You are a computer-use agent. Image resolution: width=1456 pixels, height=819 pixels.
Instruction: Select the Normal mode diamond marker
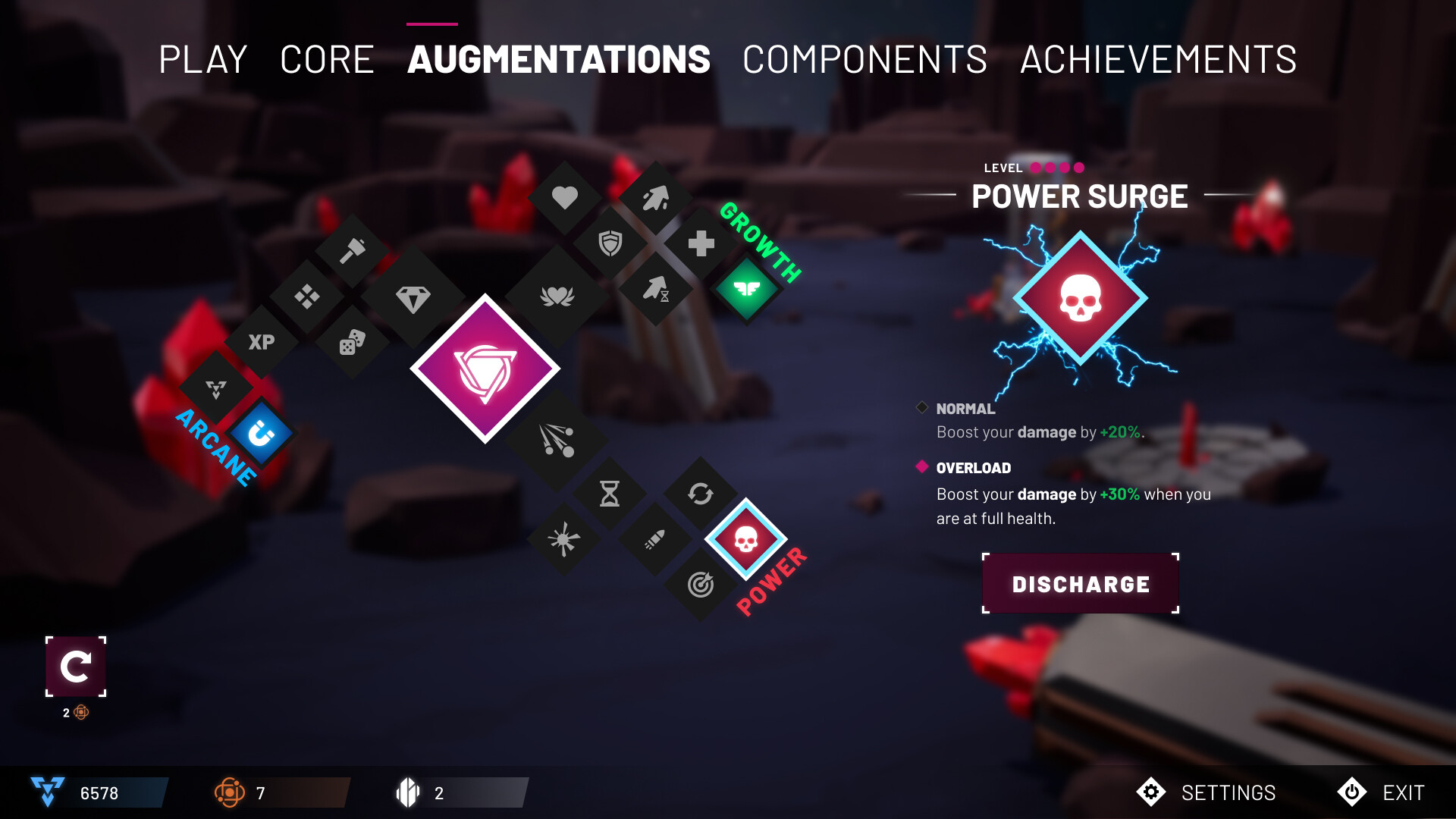(921, 408)
